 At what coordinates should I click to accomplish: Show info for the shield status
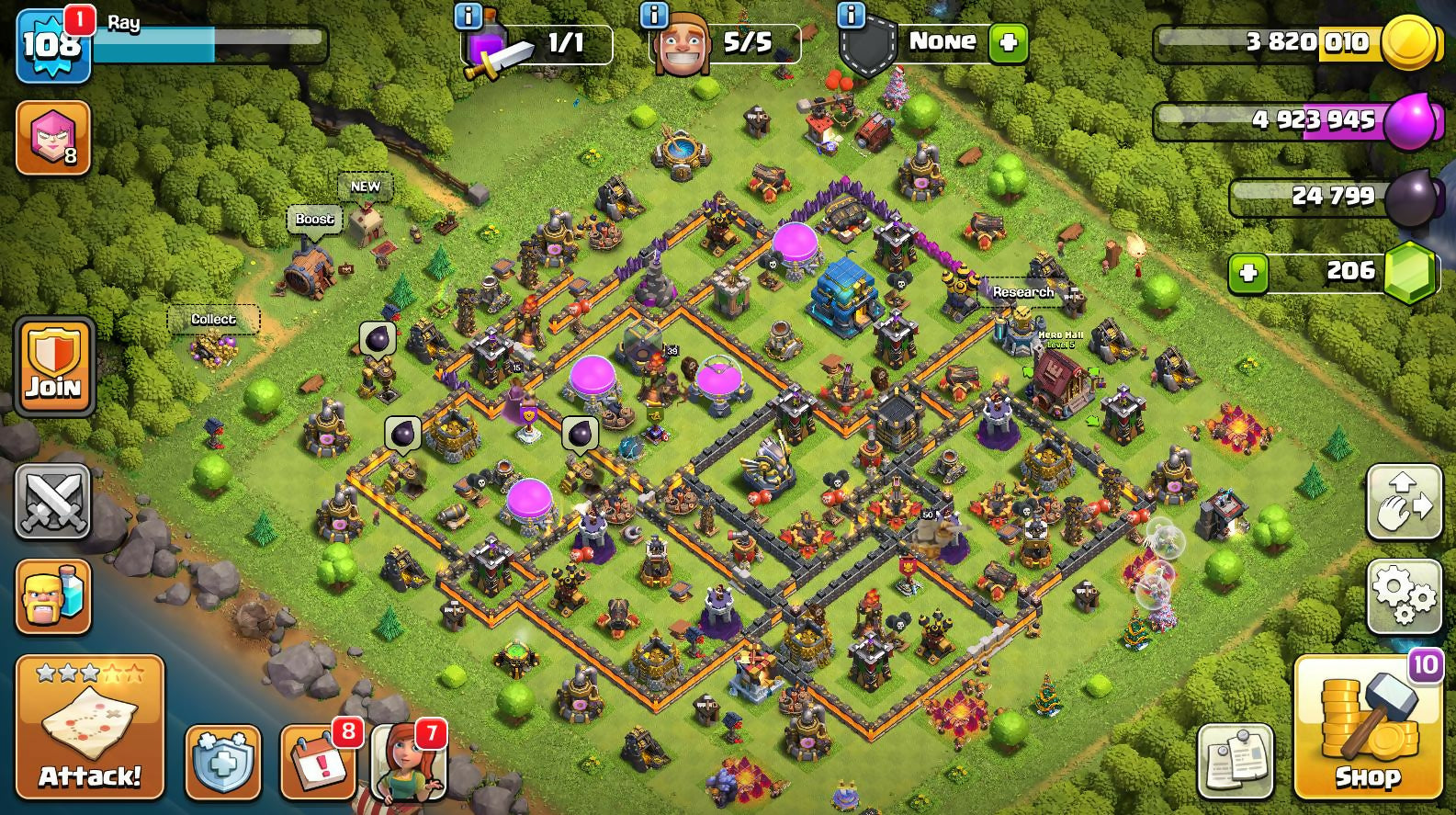click(852, 16)
